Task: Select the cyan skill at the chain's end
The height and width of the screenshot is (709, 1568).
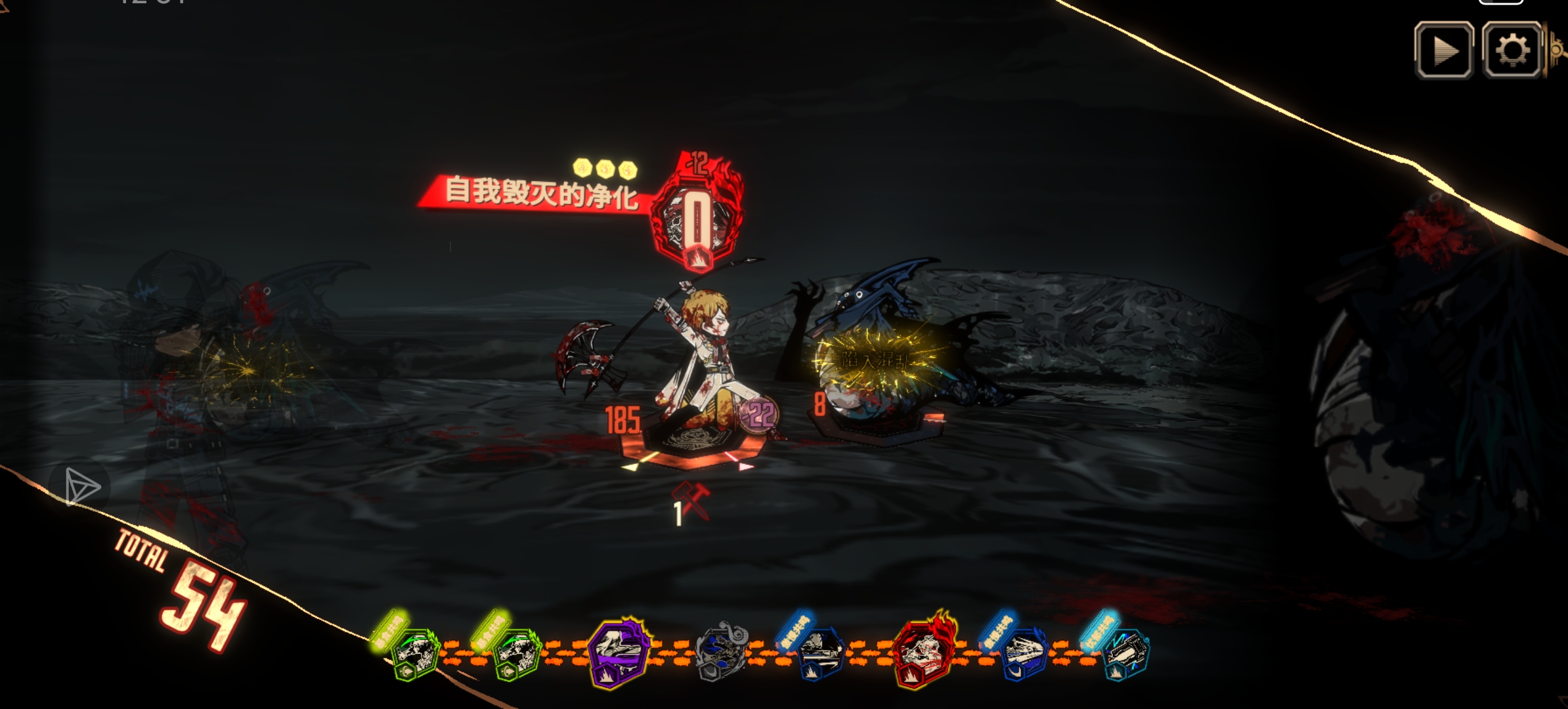Action: point(1125,653)
